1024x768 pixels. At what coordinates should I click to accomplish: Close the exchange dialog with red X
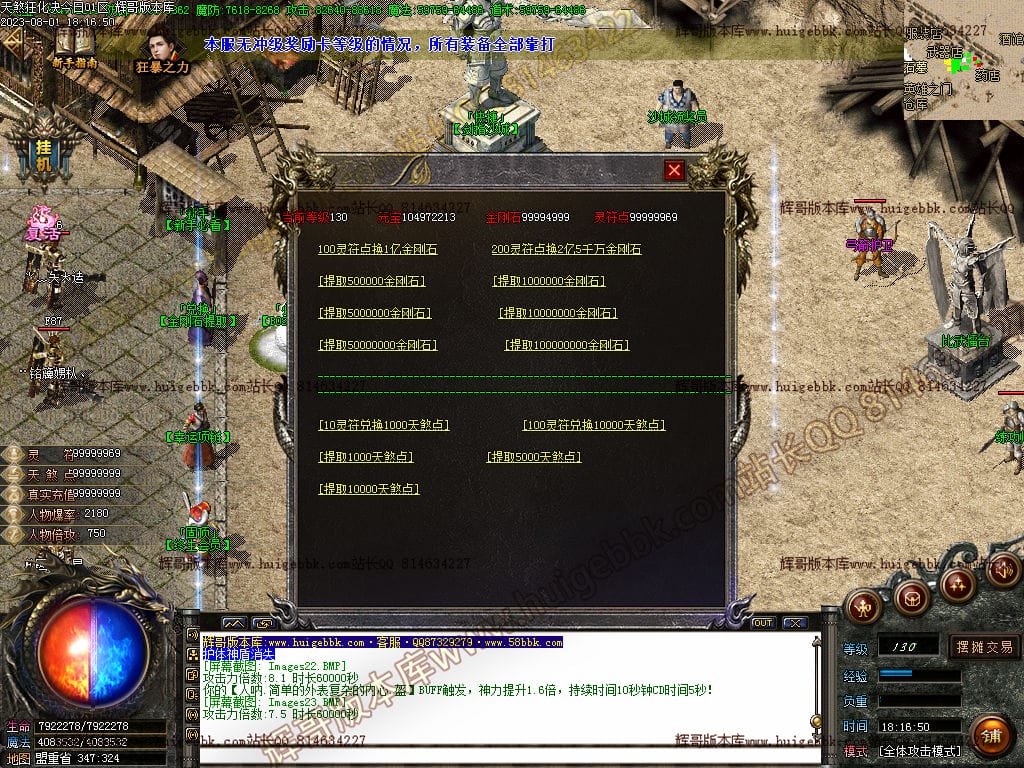[x=675, y=170]
